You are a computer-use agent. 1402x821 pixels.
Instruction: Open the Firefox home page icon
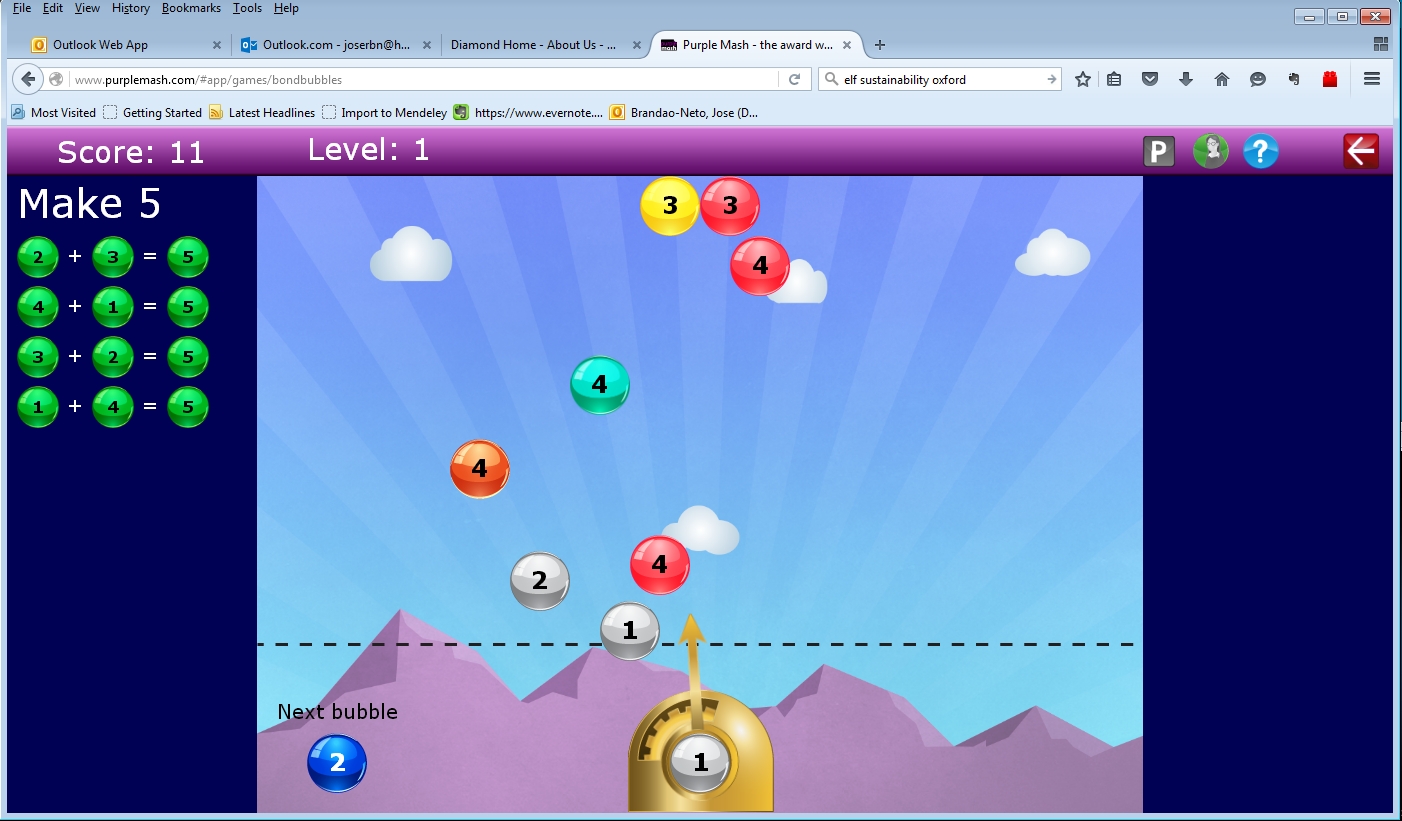[1222, 79]
